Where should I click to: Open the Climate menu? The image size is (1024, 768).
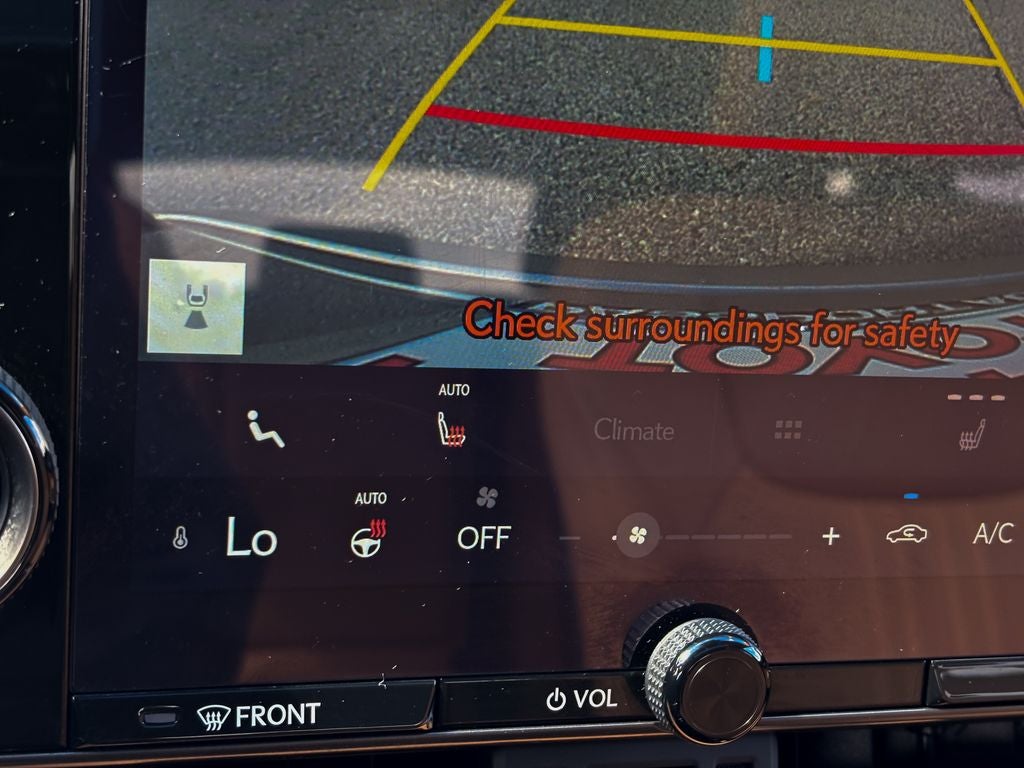(x=634, y=430)
